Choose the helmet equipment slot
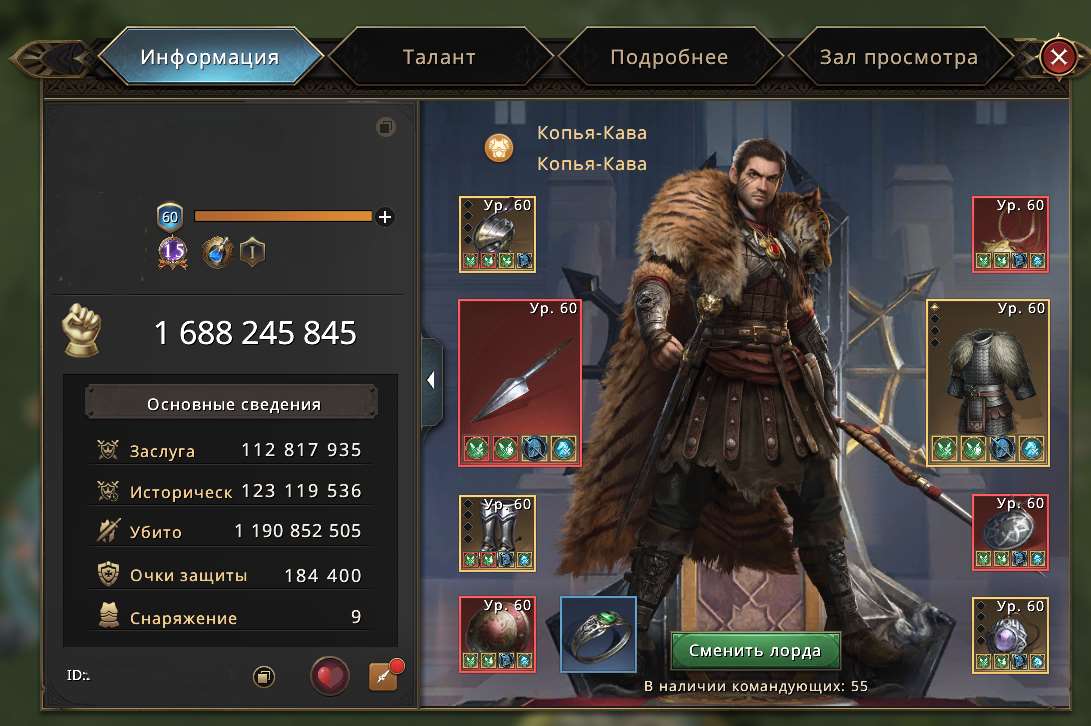The width and height of the screenshot is (1091, 726). 497,234
